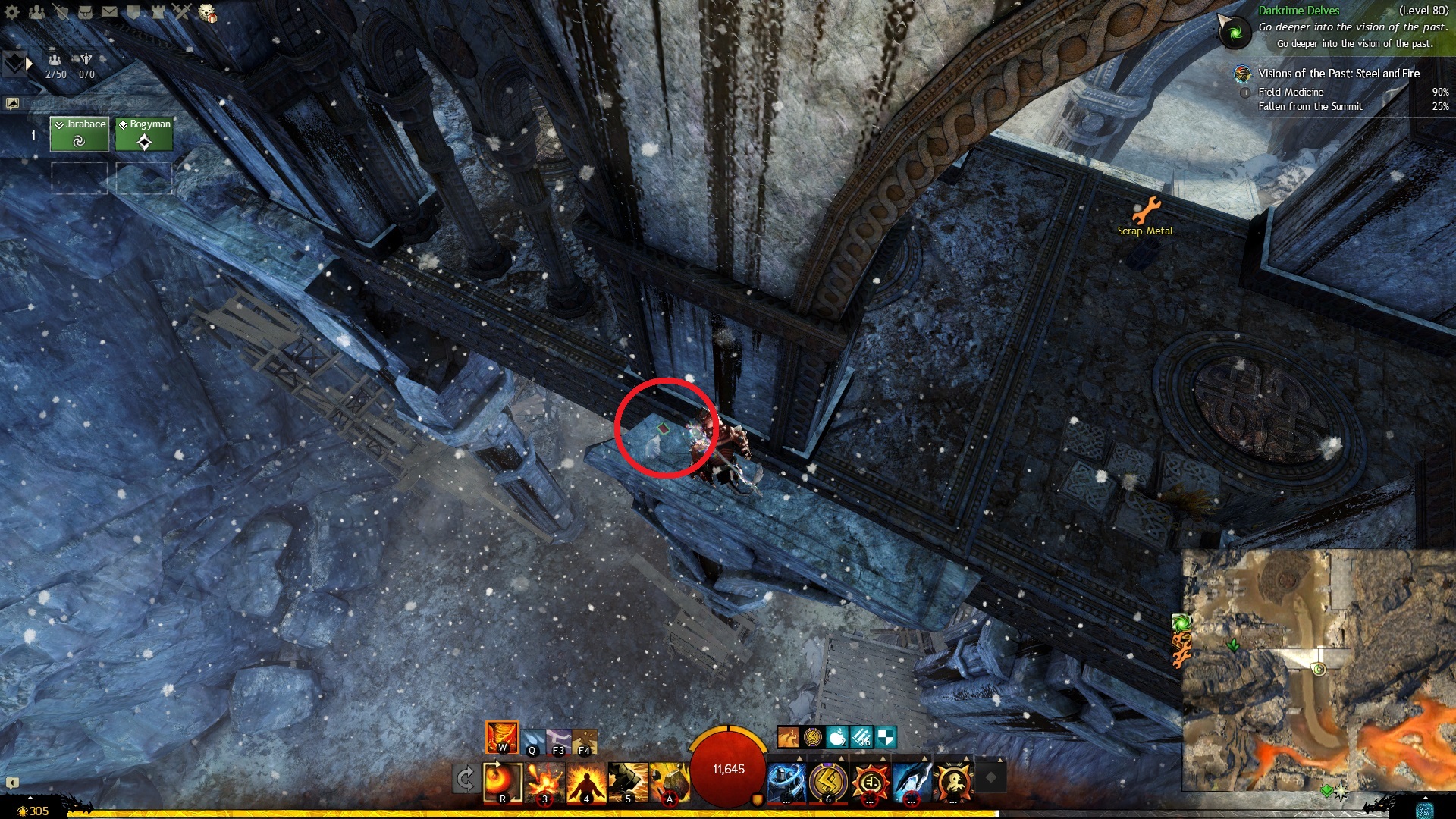Select squad member Jarabace

point(79,133)
